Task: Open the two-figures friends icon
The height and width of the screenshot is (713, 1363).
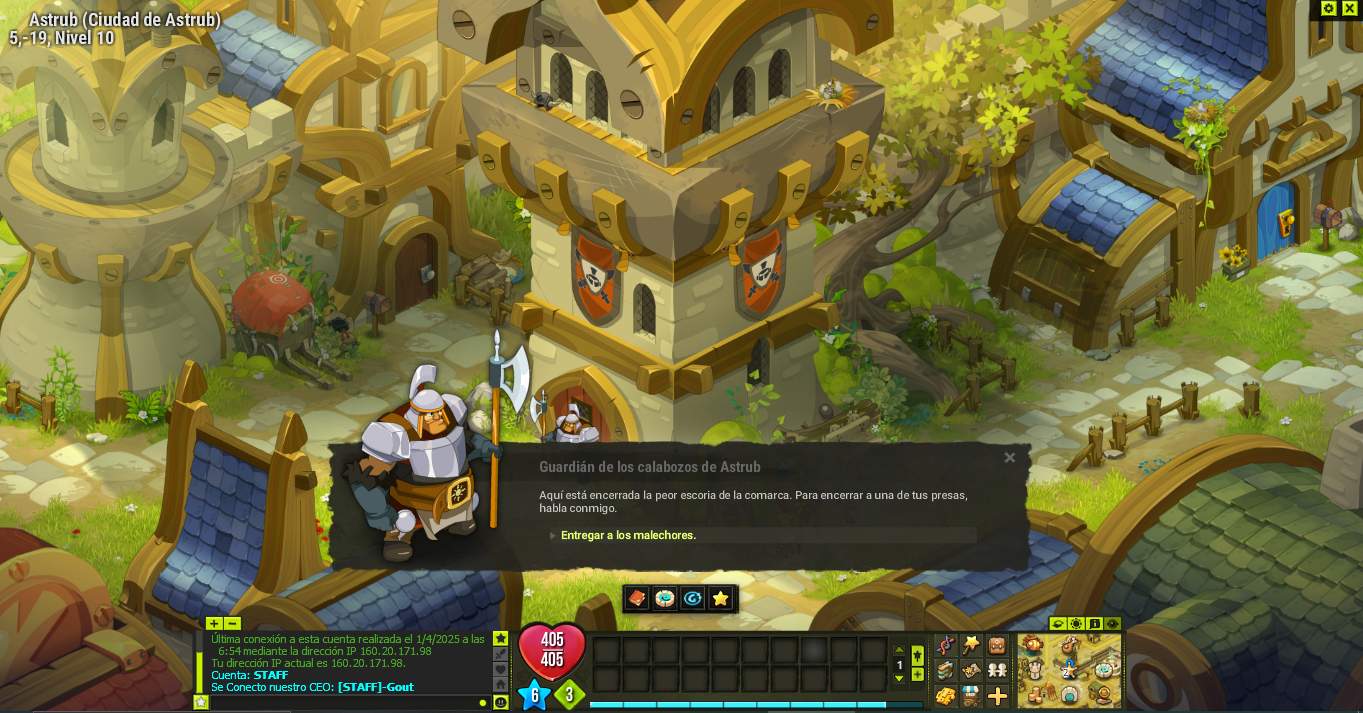Action: (997, 670)
